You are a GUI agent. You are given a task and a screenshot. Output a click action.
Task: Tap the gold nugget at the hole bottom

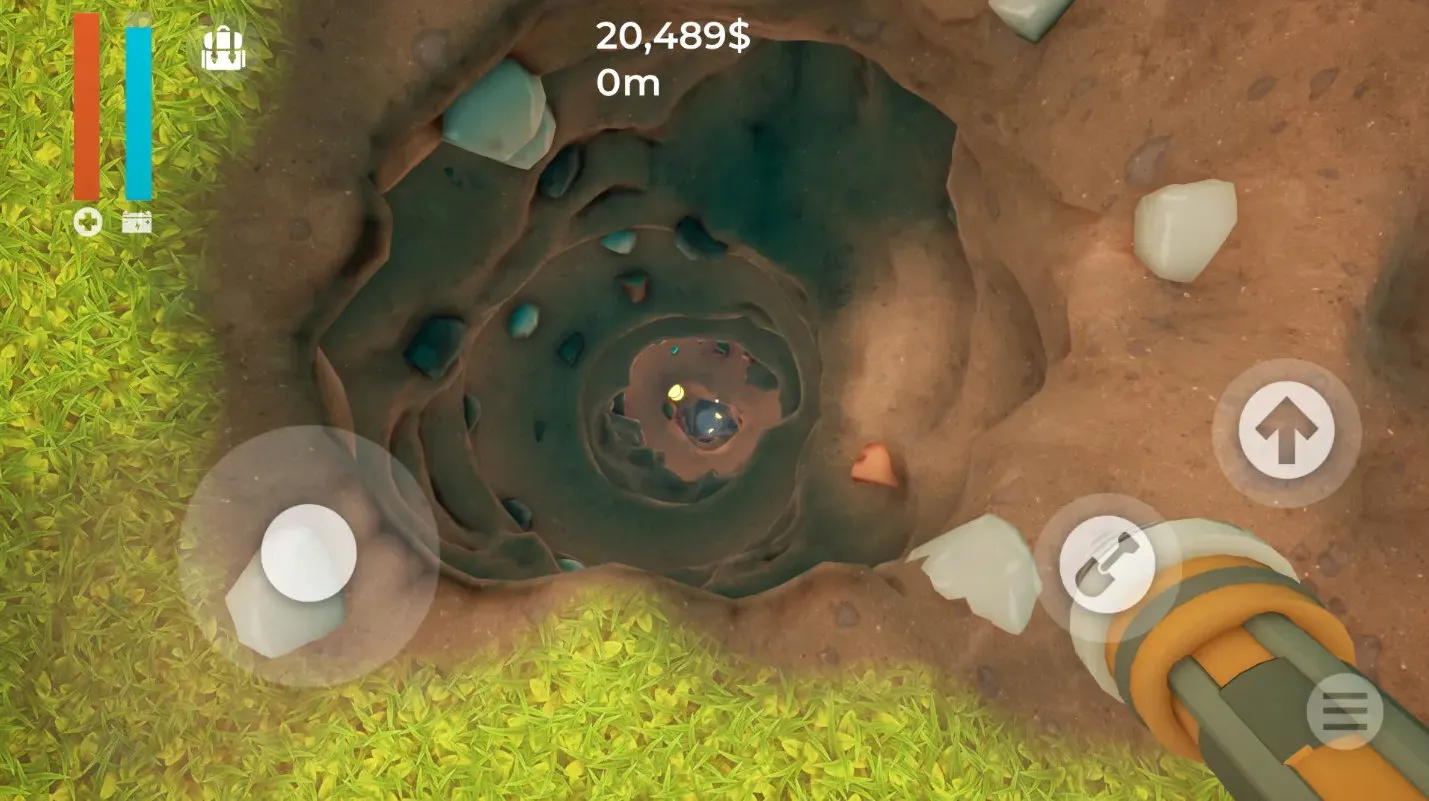point(676,393)
